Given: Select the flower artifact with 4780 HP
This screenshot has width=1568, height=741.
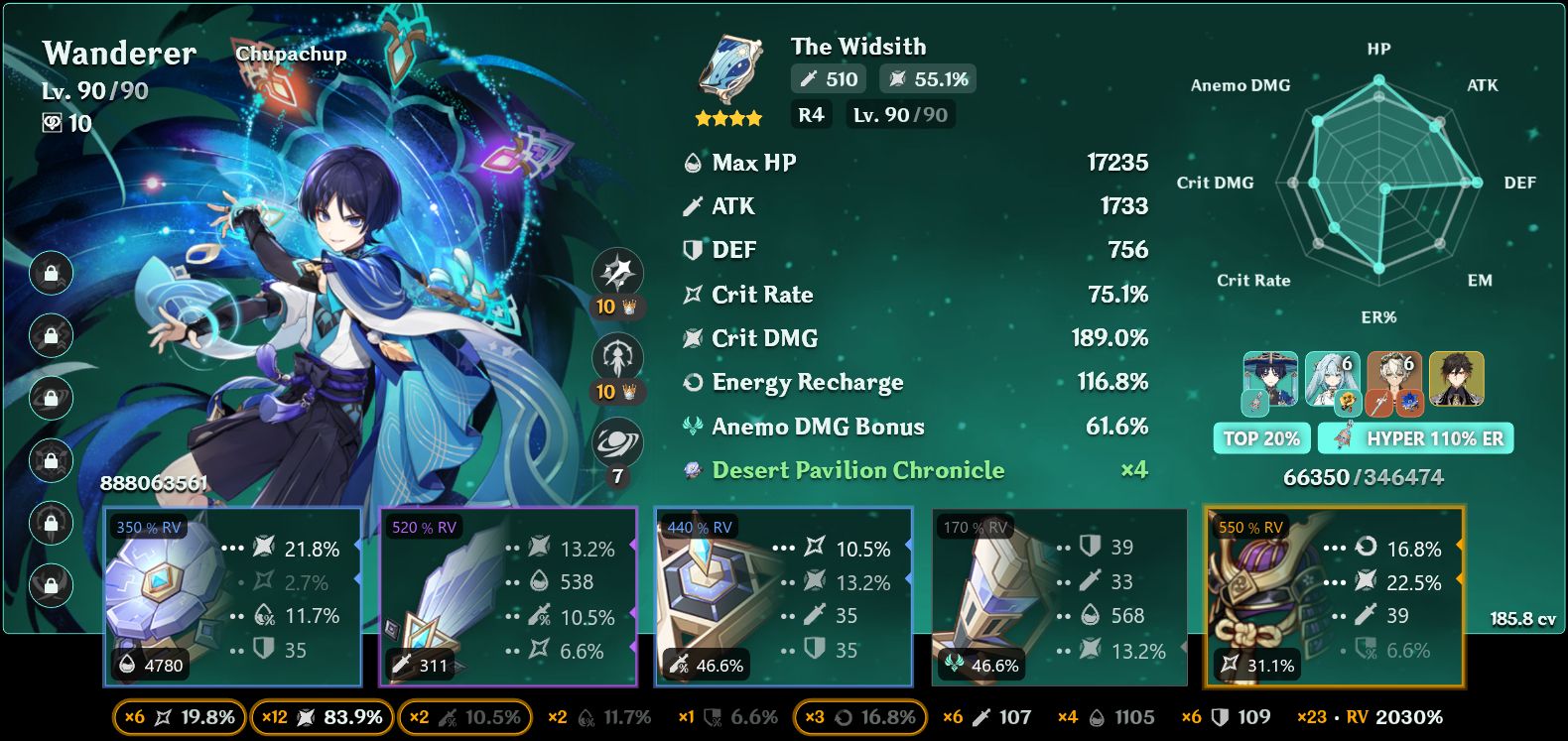Looking at the screenshot, I should coord(232,596).
